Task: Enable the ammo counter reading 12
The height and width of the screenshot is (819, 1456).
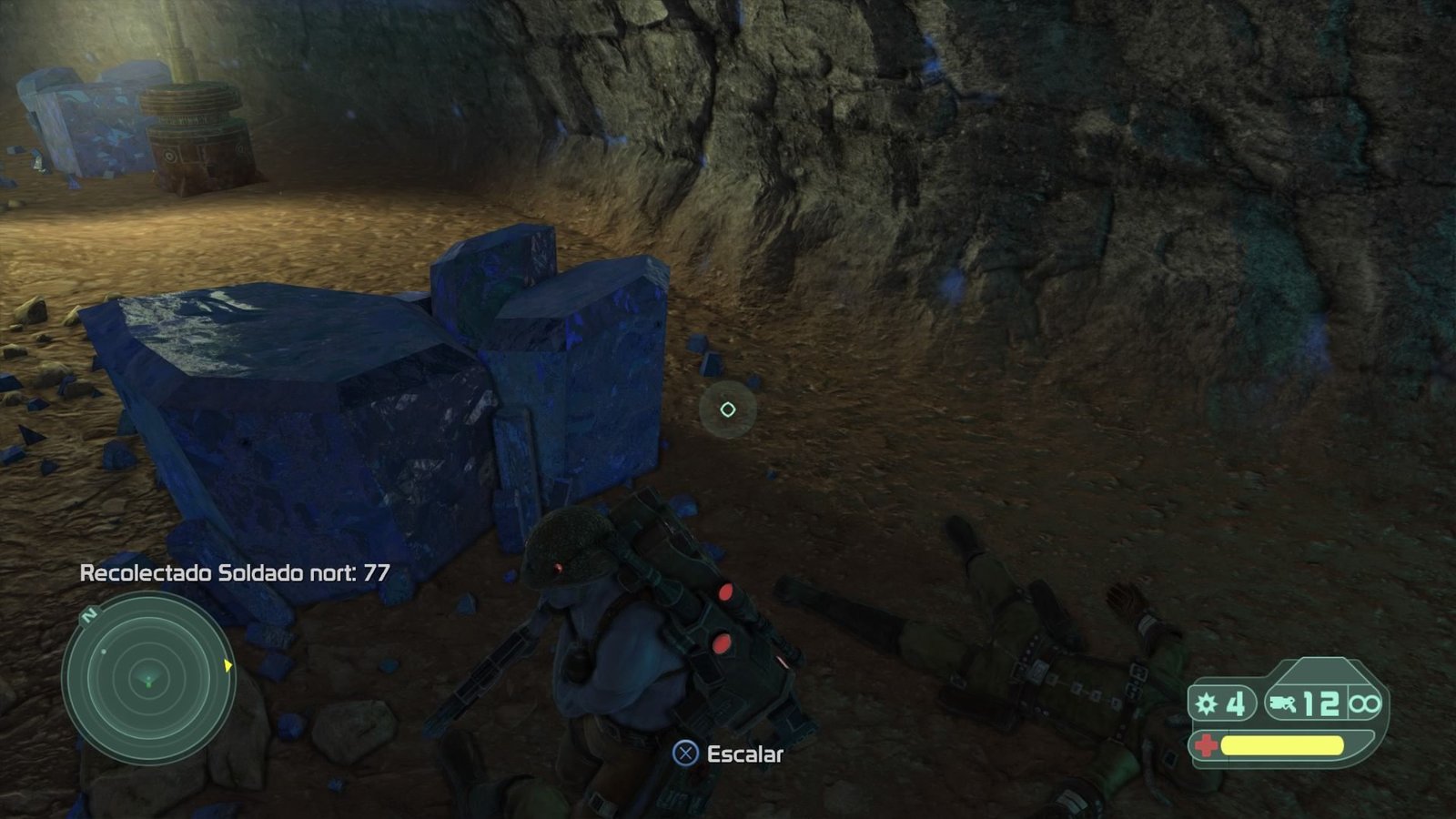Action: point(1321,703)
